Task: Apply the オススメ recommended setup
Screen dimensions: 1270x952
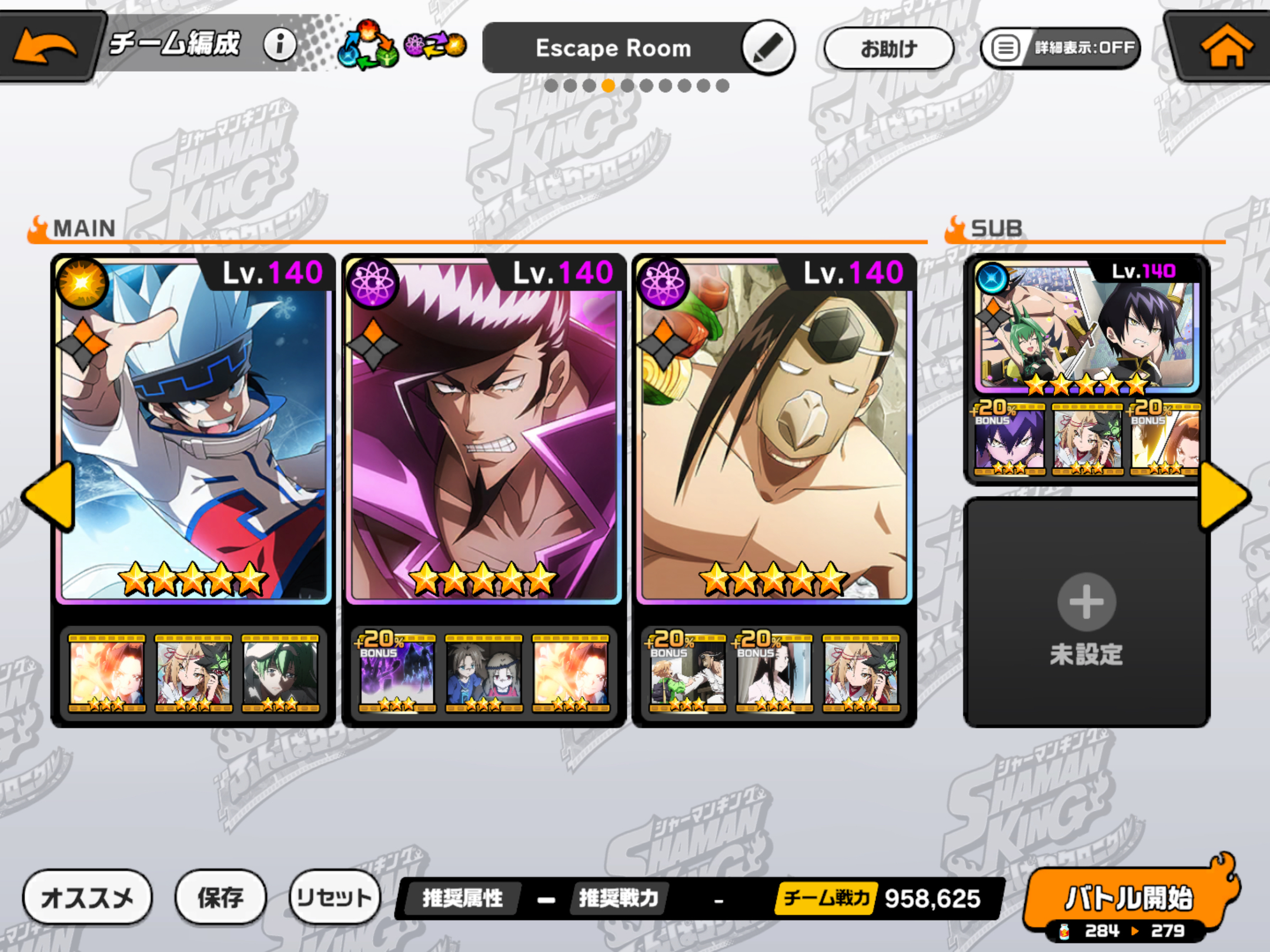Action: (x=87, y=897)
